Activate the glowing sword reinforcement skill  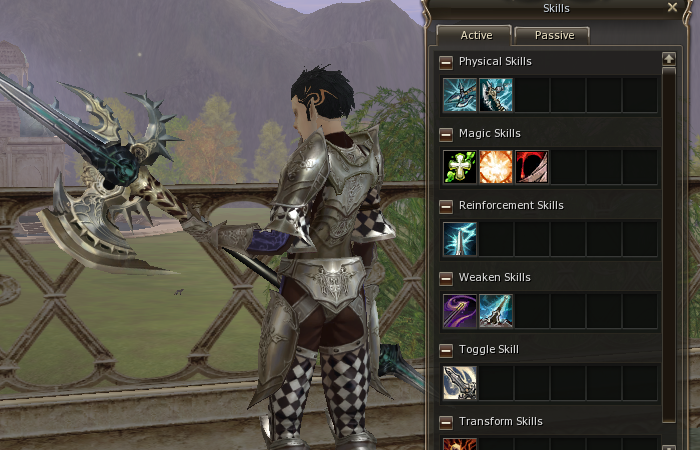coord(460,239)
